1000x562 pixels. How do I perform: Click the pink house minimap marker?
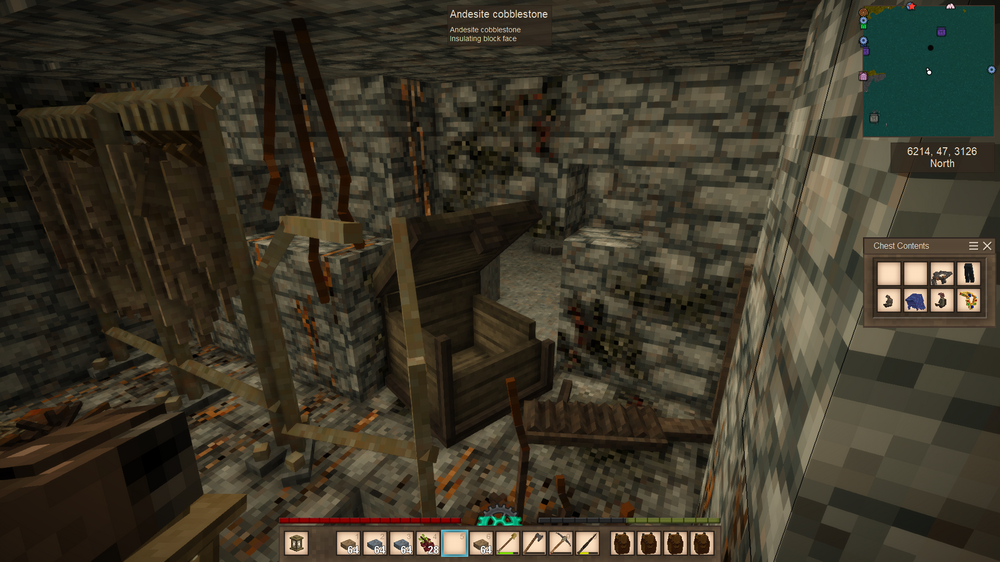click(x=863, y=76)
